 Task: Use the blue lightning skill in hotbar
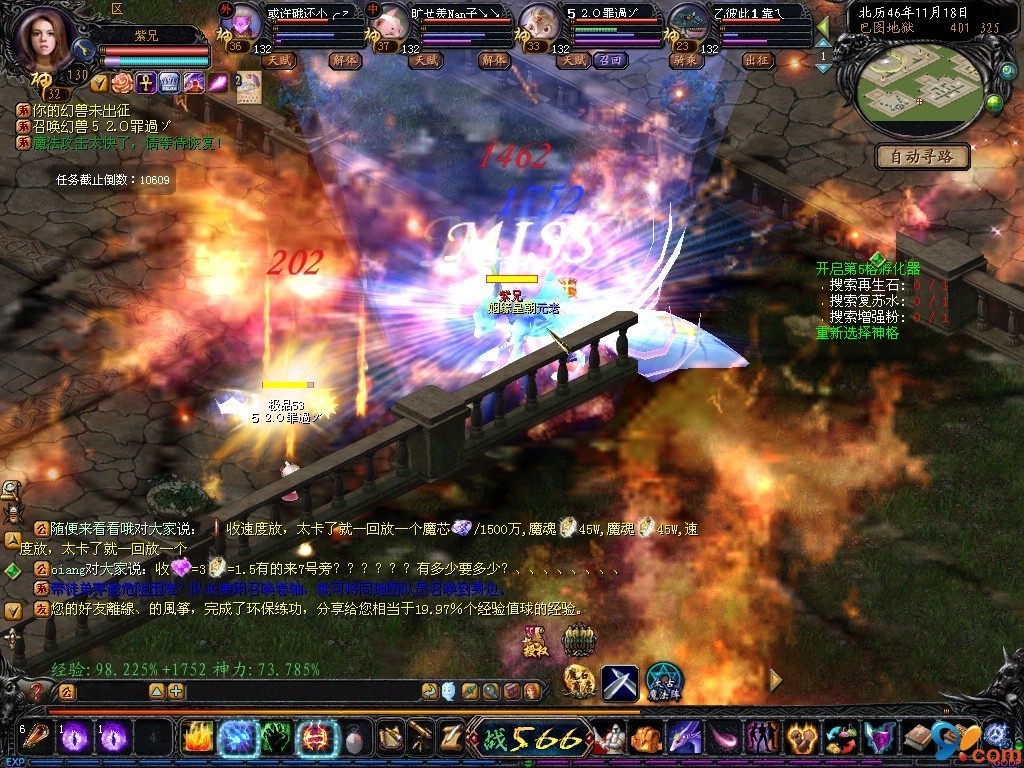[238, 738]
